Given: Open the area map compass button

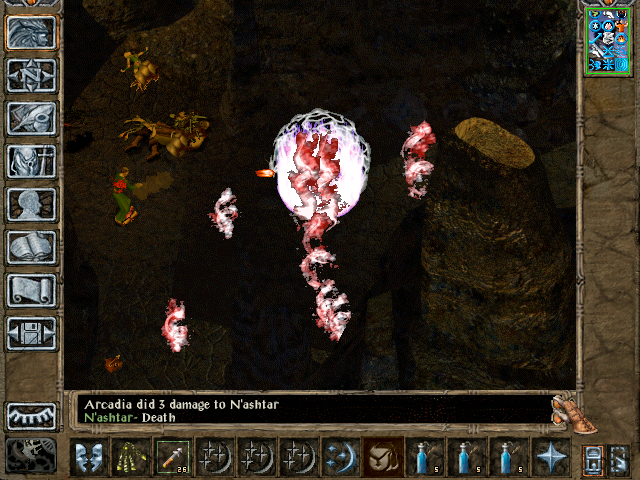Looking at the screenshot, I should tap(31, 76).
